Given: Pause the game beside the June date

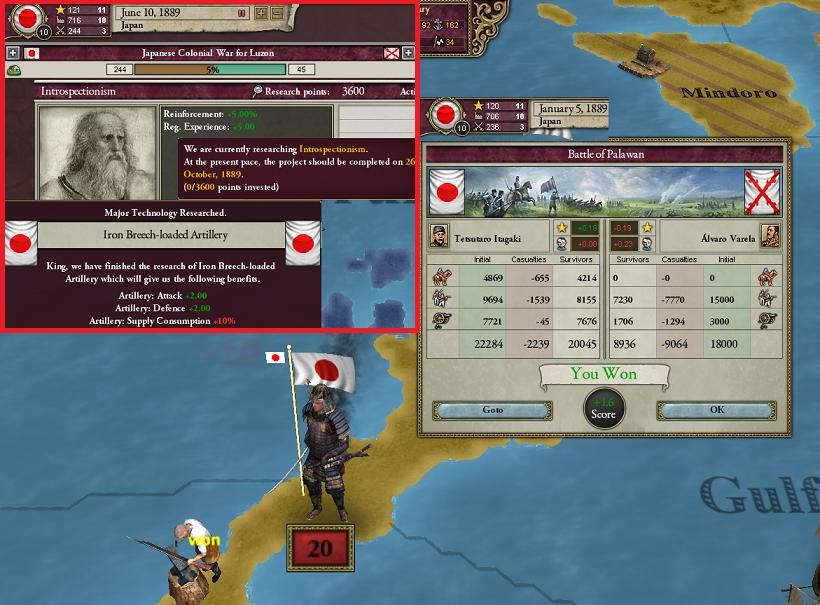Looking at the screenshot, I should 242,14.
